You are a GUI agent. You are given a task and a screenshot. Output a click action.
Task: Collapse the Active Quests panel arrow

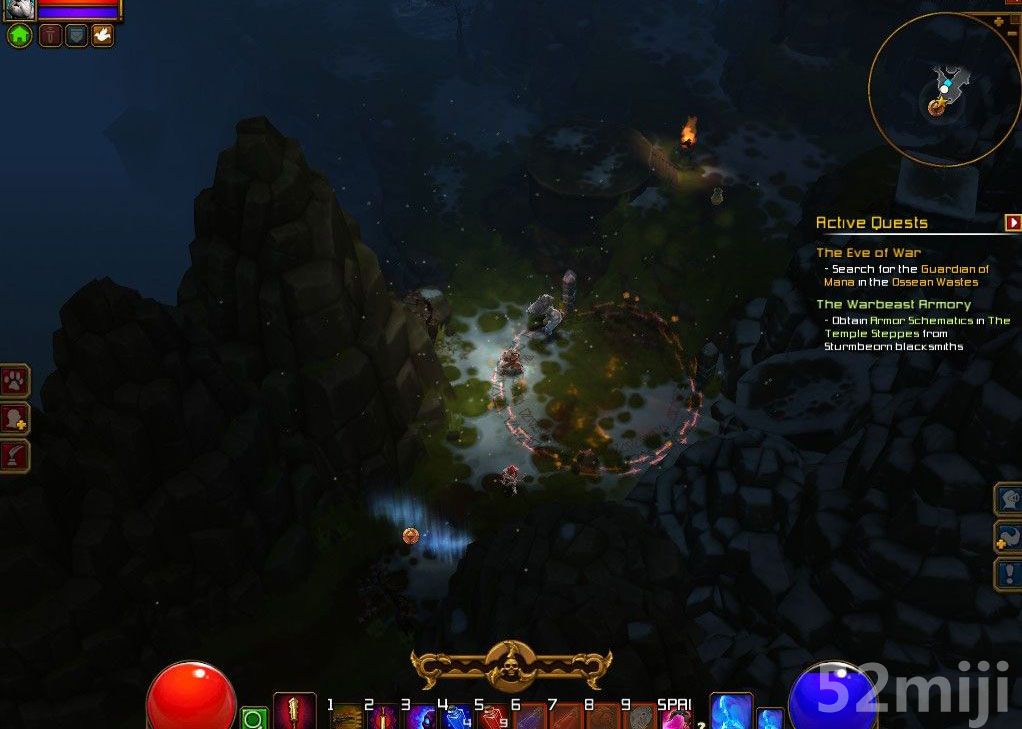click(1013, 222)
